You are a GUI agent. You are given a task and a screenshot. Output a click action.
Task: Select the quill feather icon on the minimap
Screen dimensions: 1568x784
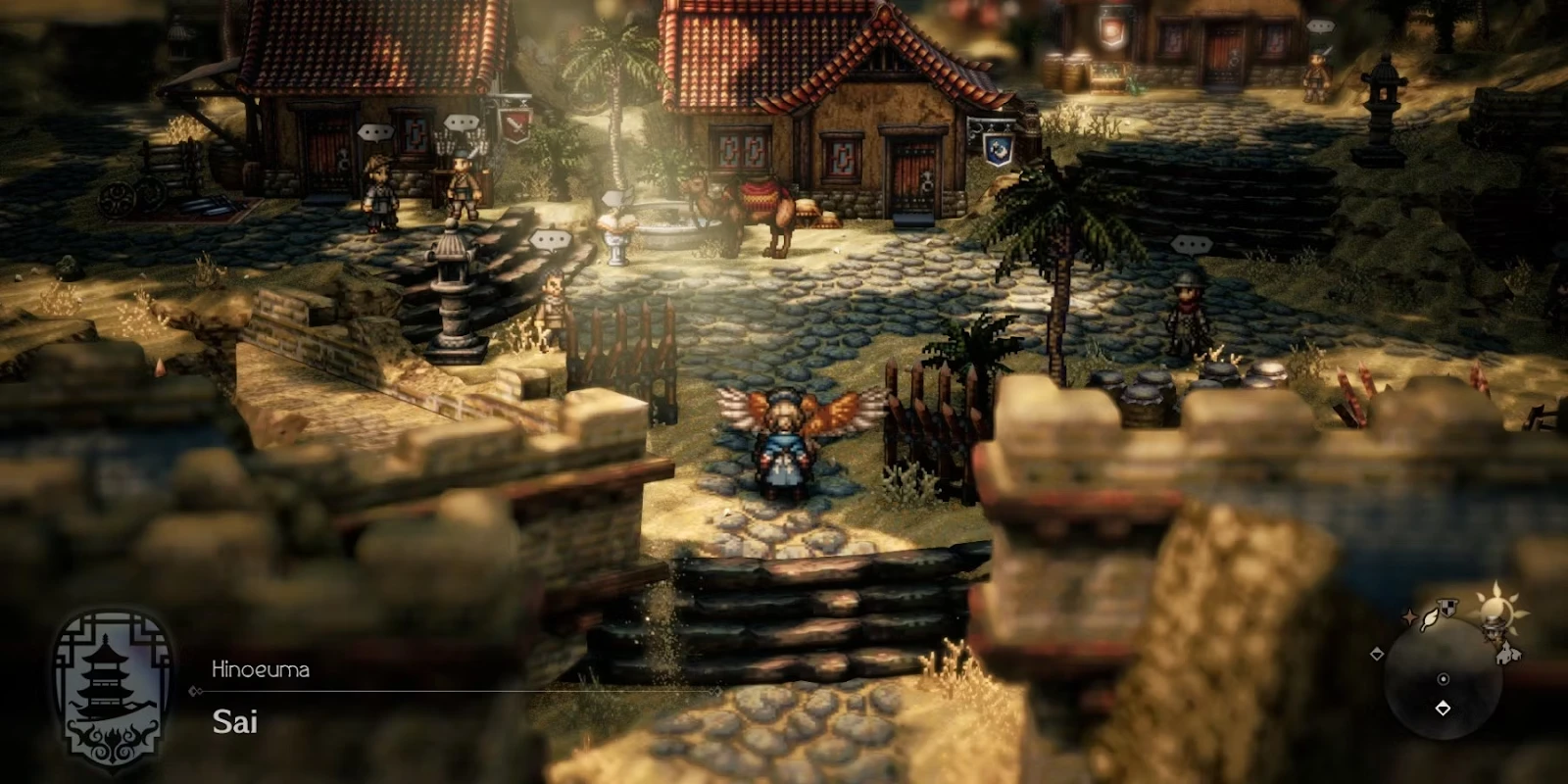tap(1430, 619)
